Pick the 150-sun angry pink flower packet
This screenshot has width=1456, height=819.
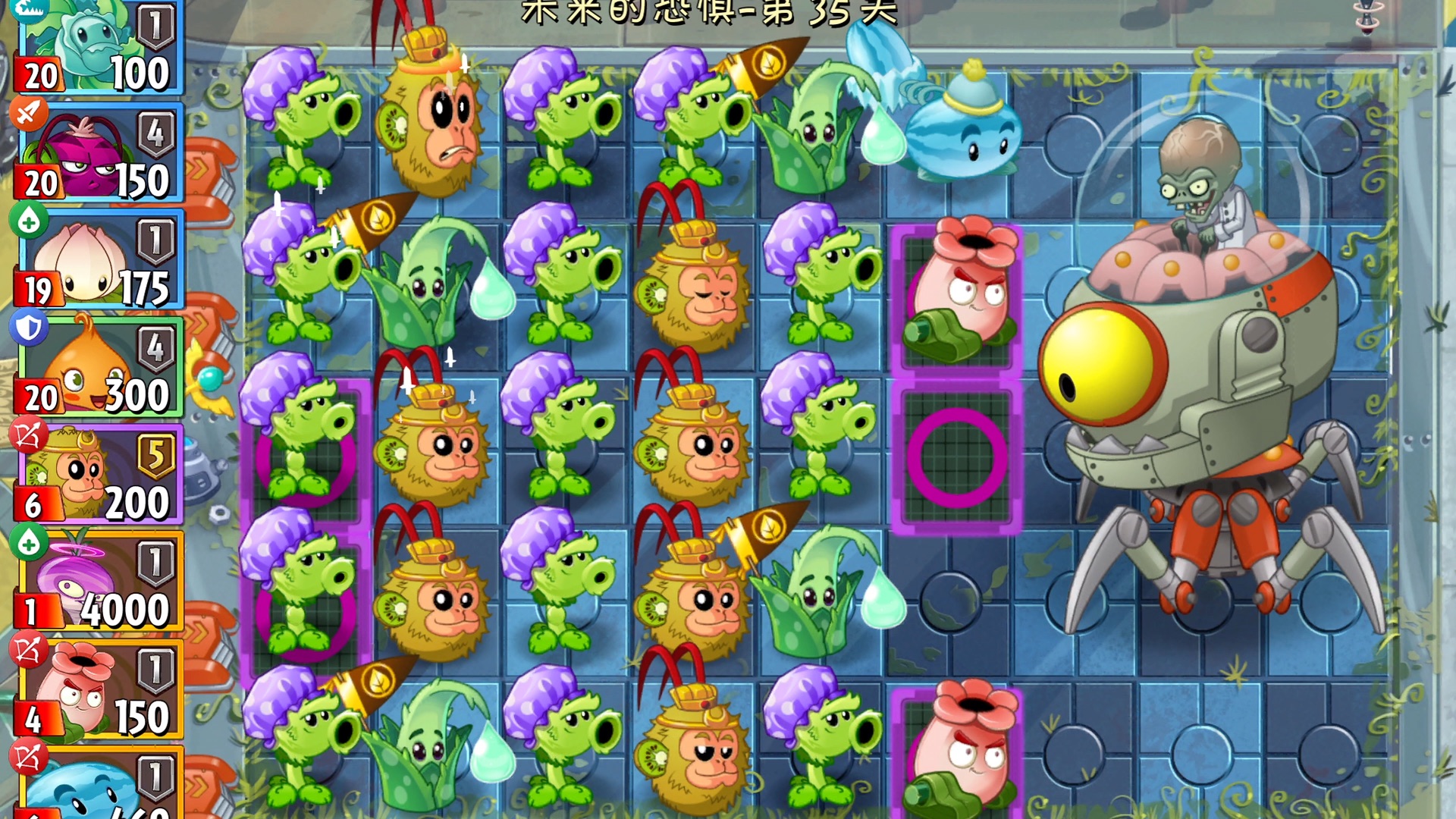click(99, 690)
